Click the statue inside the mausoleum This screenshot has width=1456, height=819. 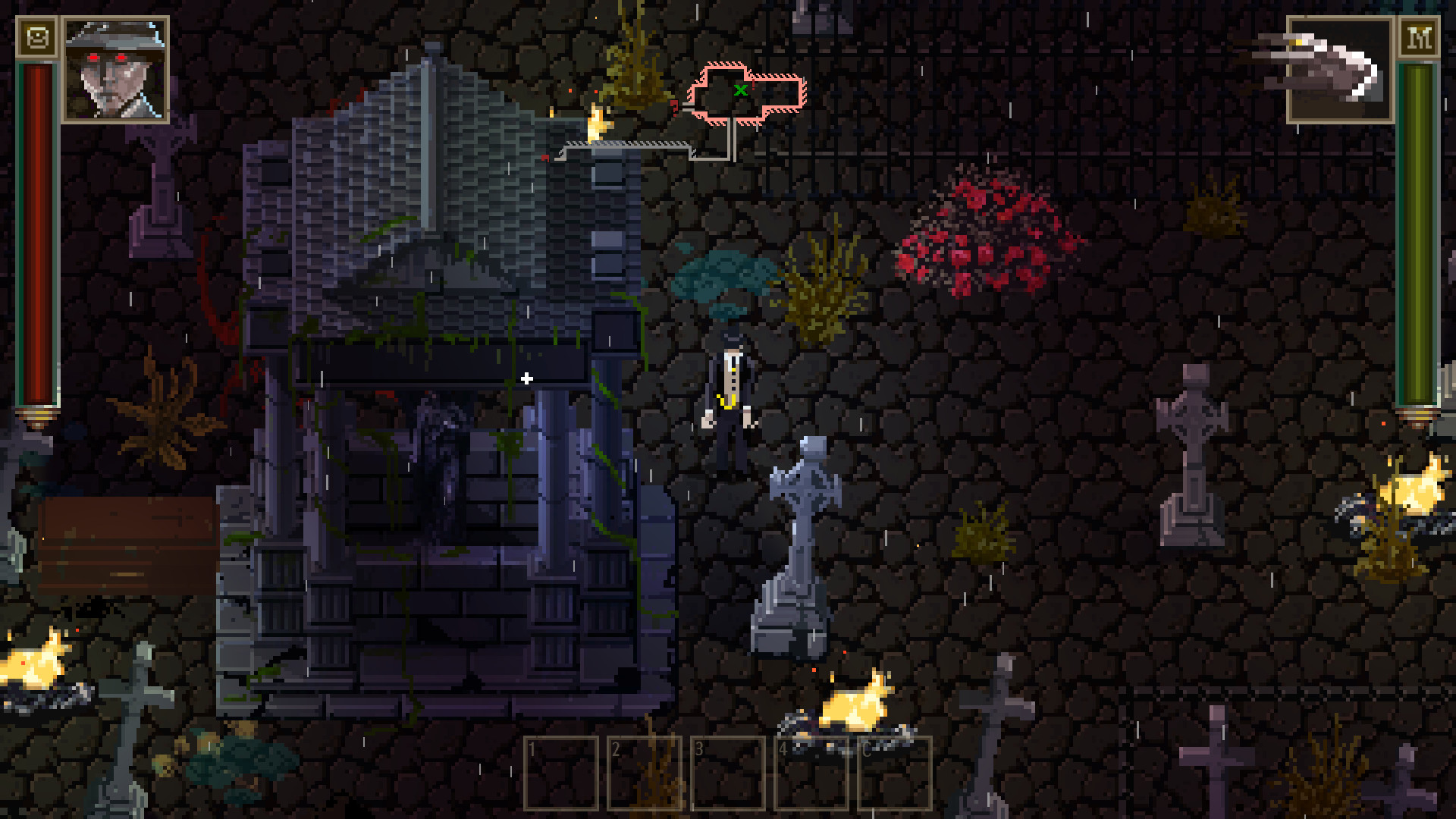pos(440,463)
